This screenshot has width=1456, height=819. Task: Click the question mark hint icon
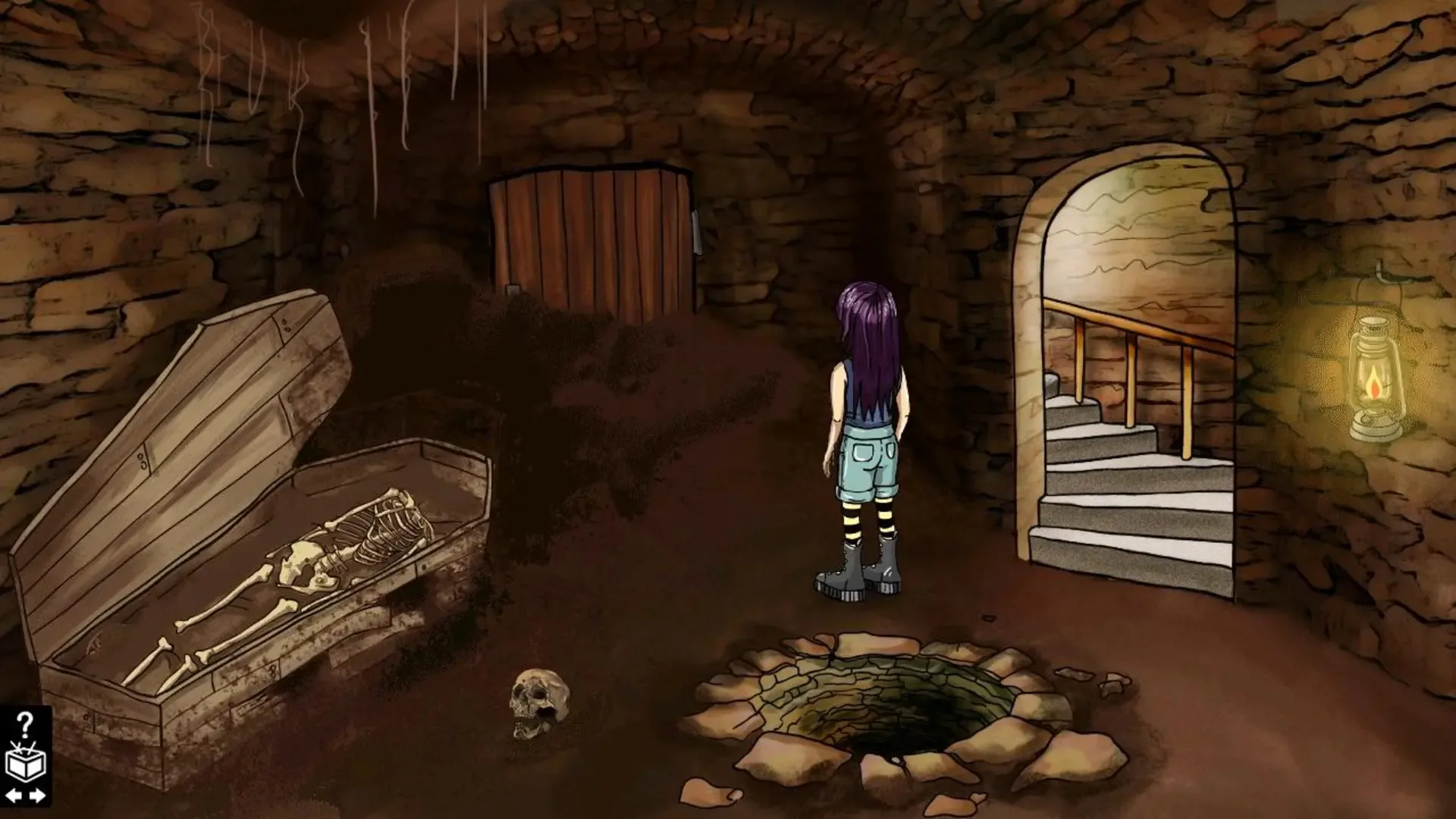pyautogui.click(x=24, y=722)
